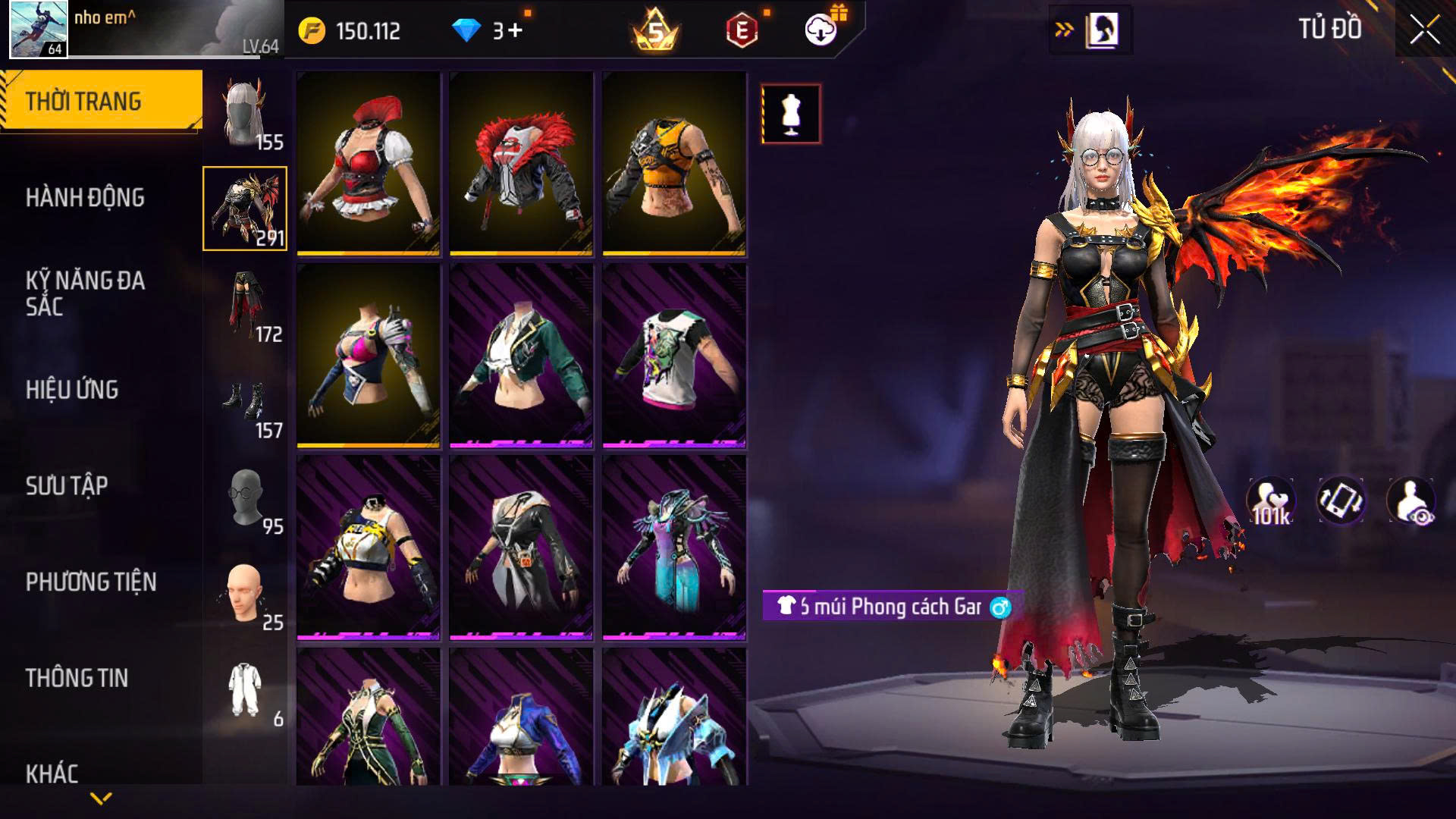Choose the hair and headwear category (155)
Image resolution: width=1456 pixels, height=819 pixels.
pyautogui.click(x=245, y=114)
